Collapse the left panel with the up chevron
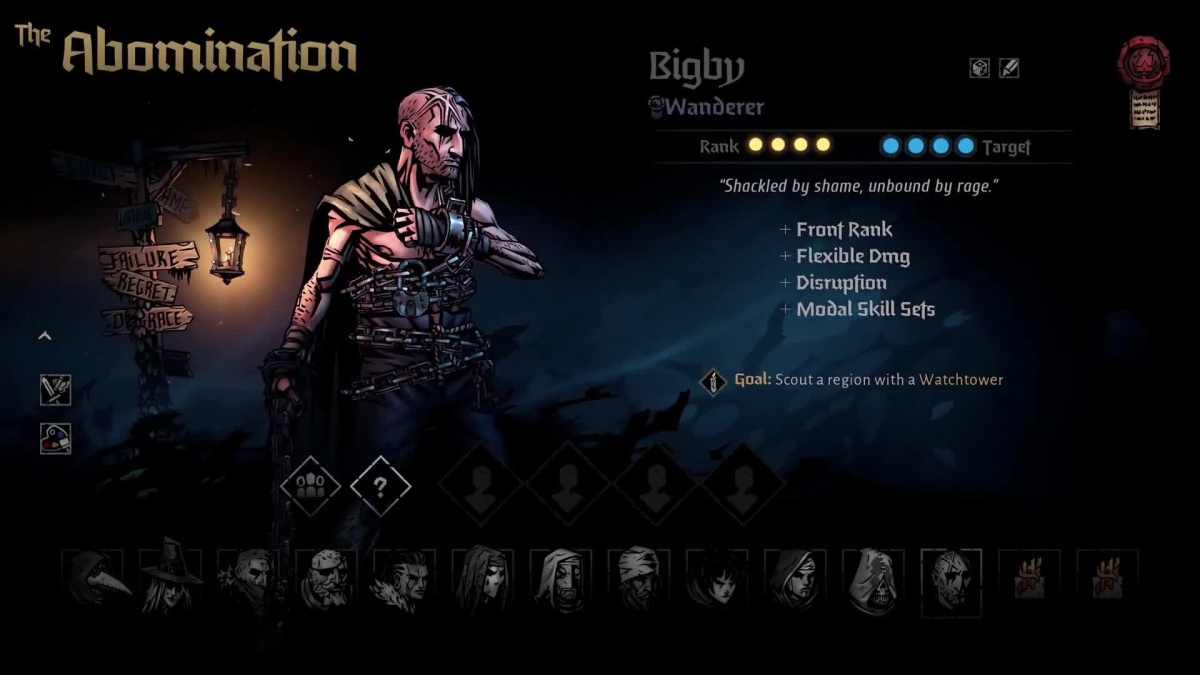This screenshot has height=675, width=1200. (44, 336)
